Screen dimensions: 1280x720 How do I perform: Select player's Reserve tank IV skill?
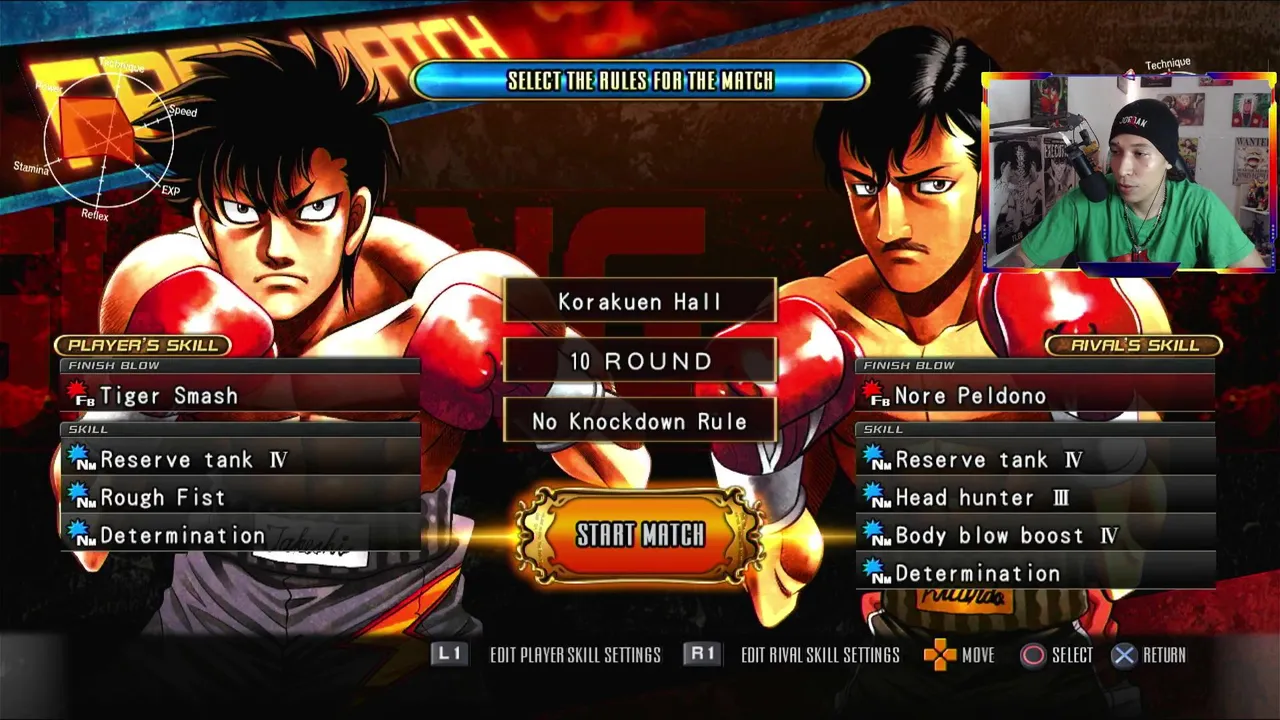click(x=240, y=460)
